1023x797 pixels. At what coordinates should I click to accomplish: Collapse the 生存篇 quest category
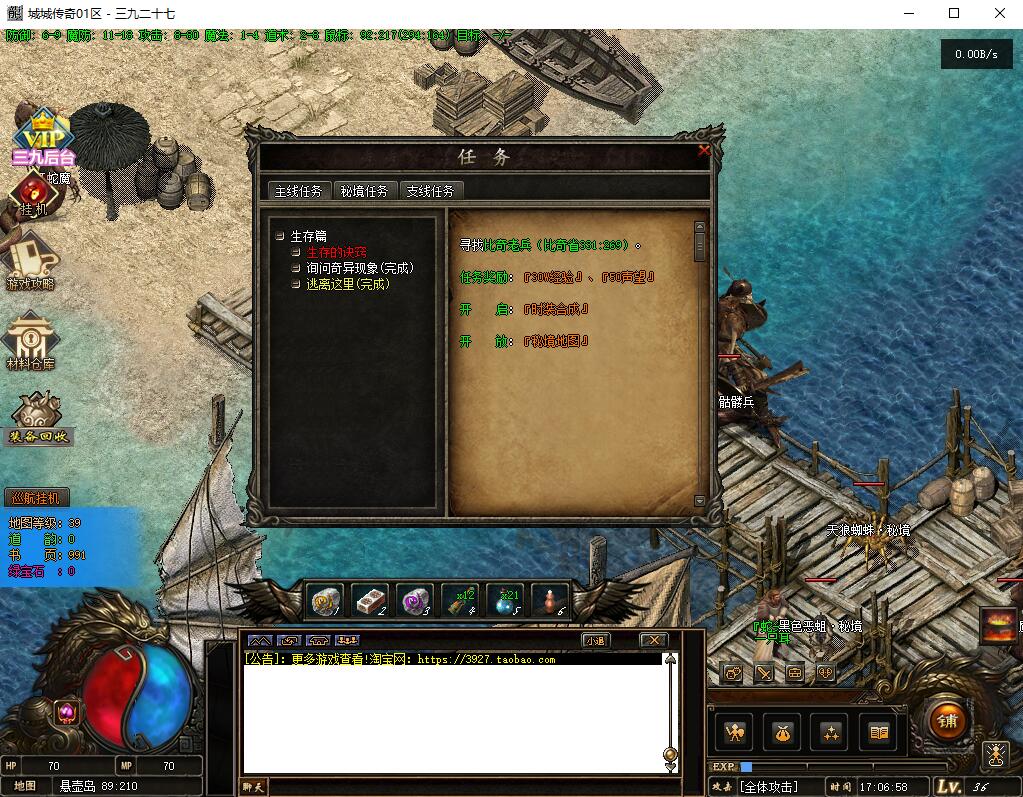pyautogui.click(x=281, y=237)
